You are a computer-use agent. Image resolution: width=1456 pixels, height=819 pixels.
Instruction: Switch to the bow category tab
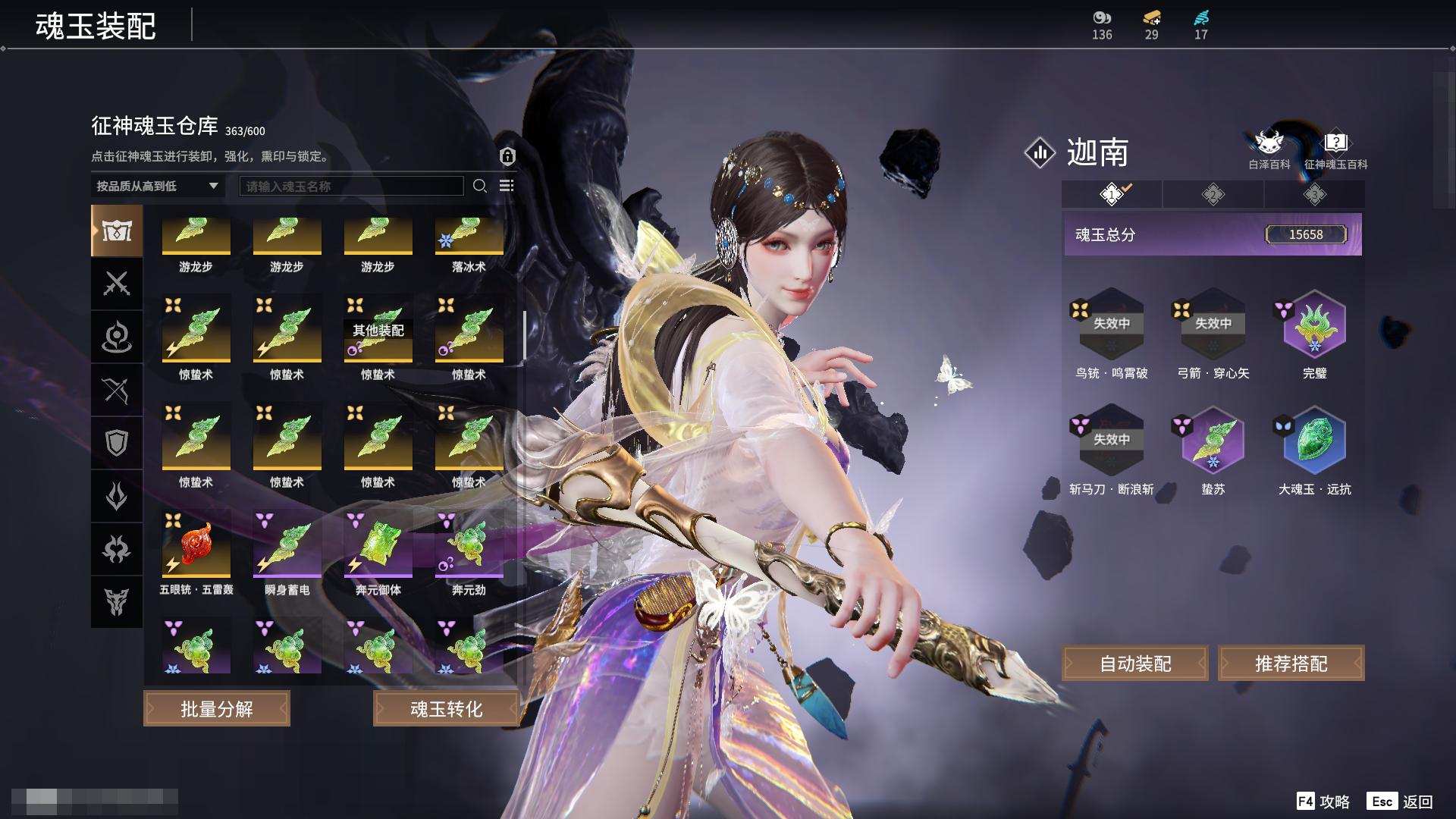[117, 390]
